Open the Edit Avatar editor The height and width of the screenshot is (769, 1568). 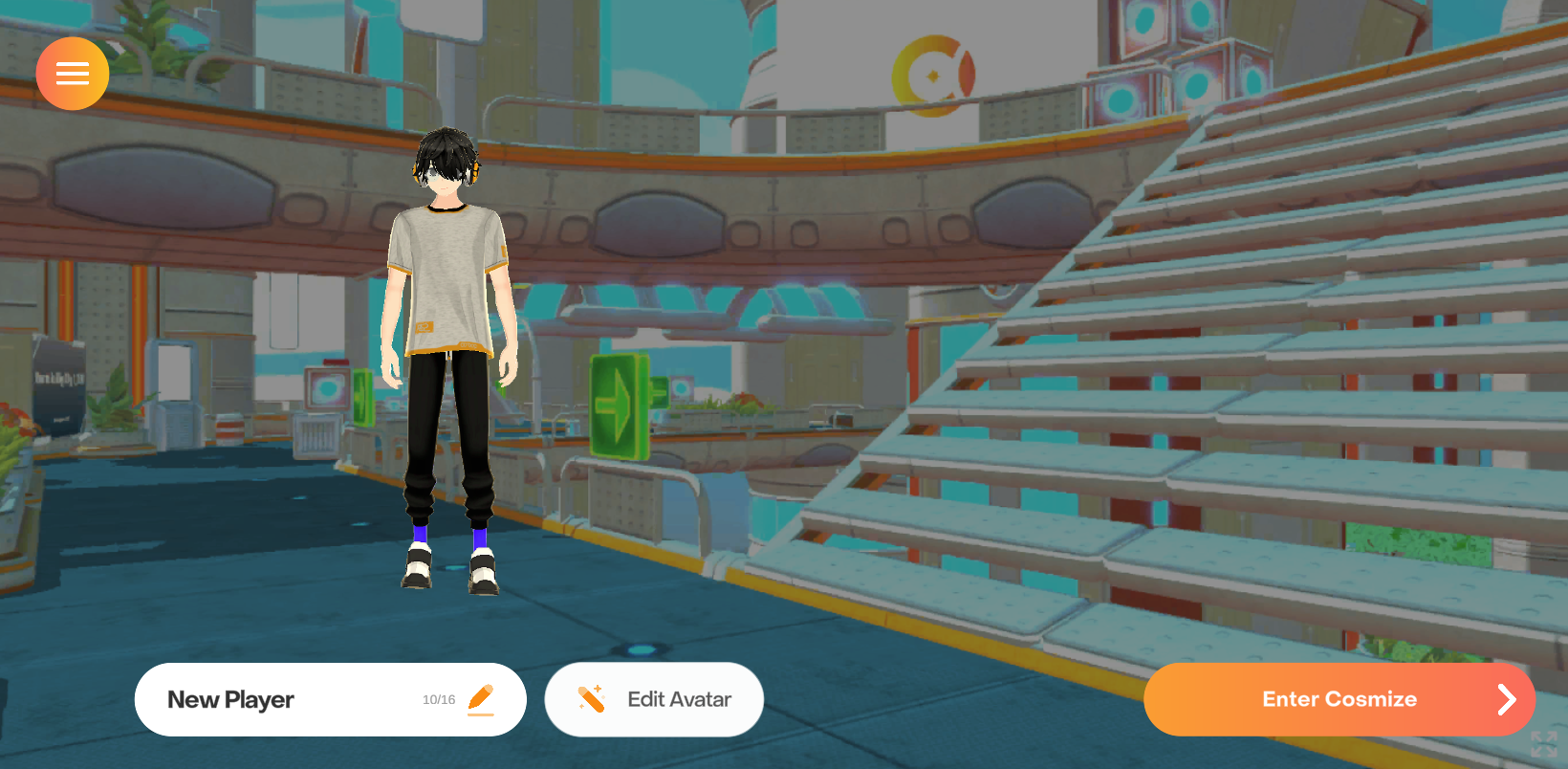[x=654, y=700]
